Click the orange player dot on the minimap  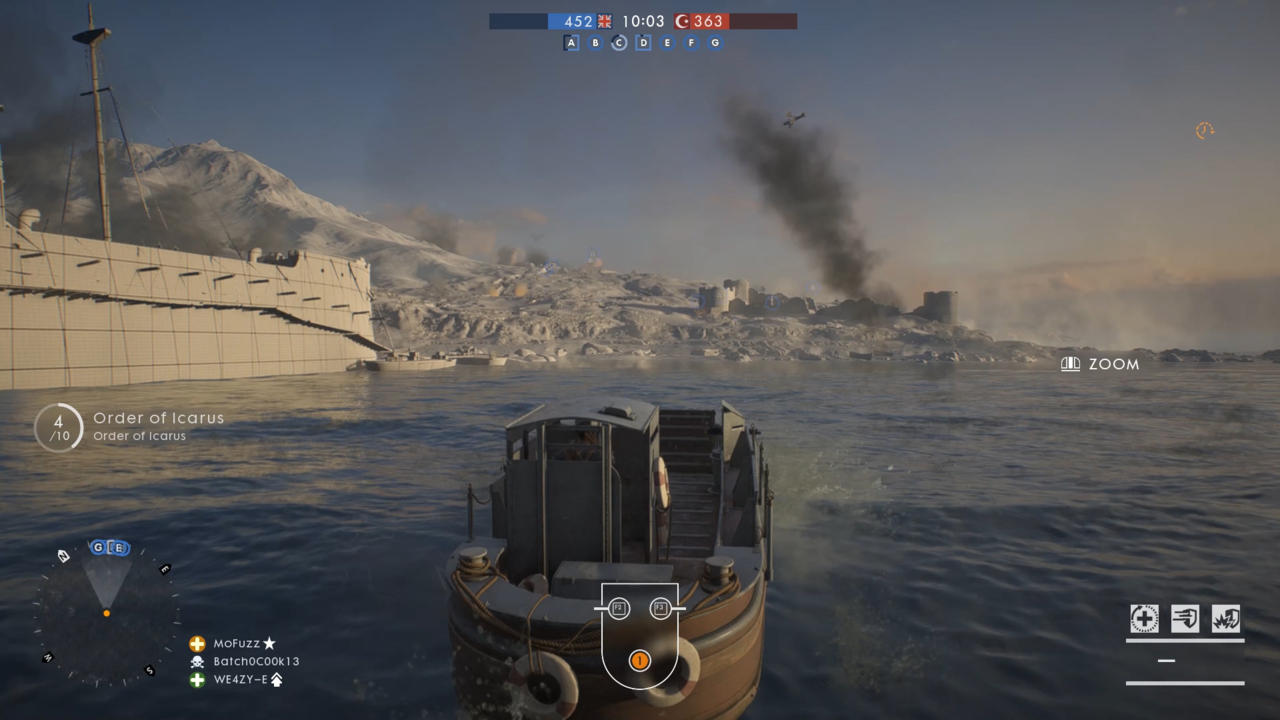click(106, 613)
